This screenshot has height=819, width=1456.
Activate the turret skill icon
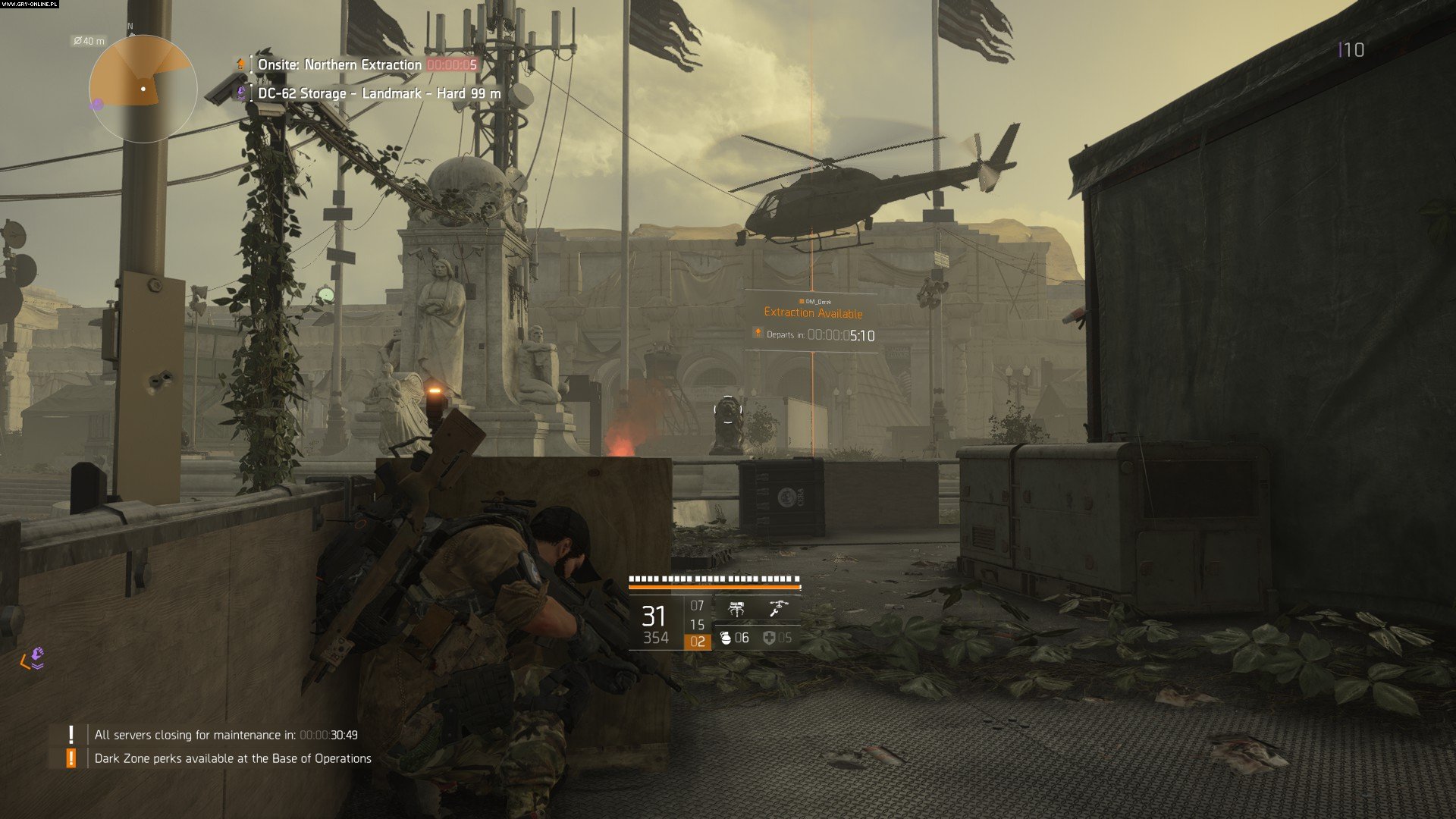[736, 609]
